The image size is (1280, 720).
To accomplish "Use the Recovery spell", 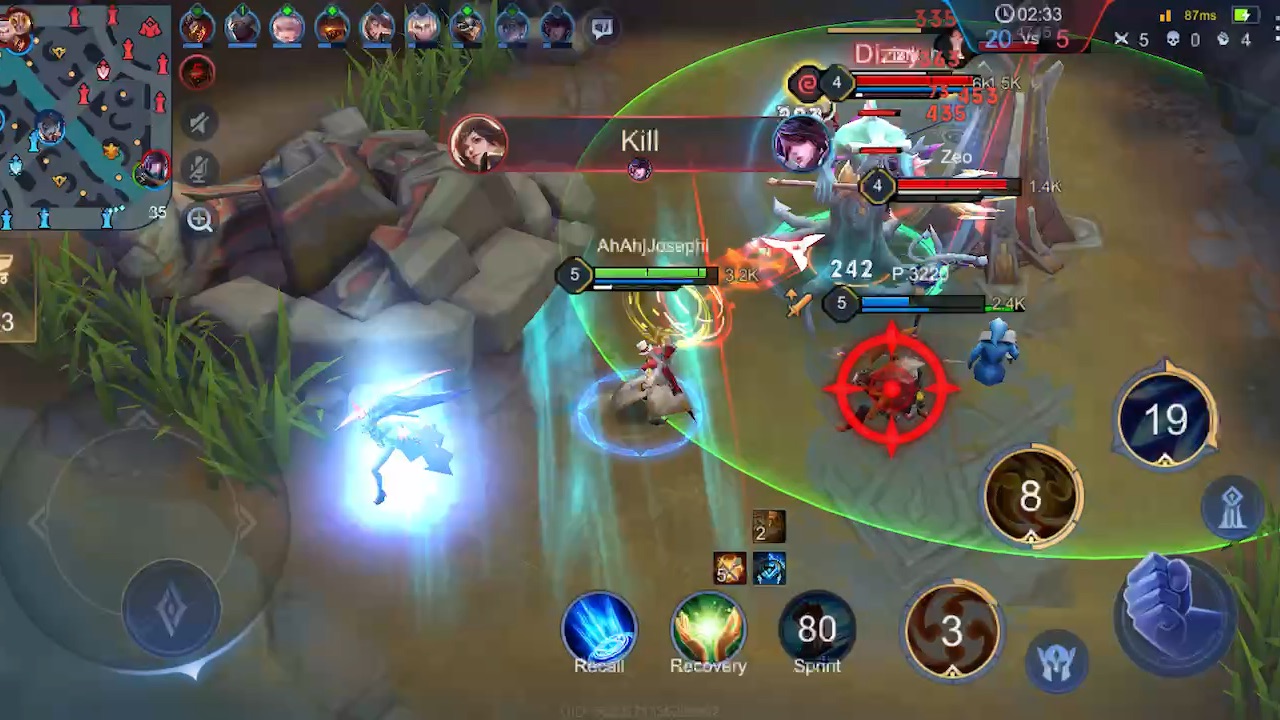I will pos(708,630).
